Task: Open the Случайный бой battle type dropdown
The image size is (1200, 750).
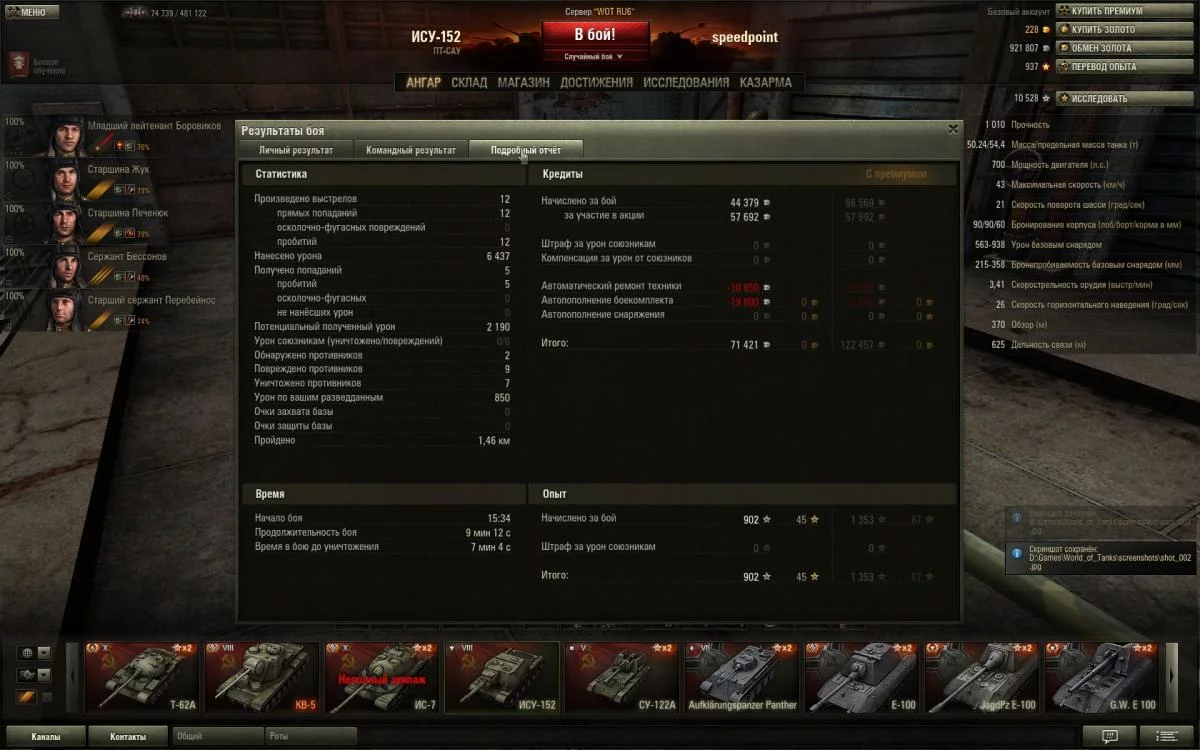Action: [x=594, y=57]
